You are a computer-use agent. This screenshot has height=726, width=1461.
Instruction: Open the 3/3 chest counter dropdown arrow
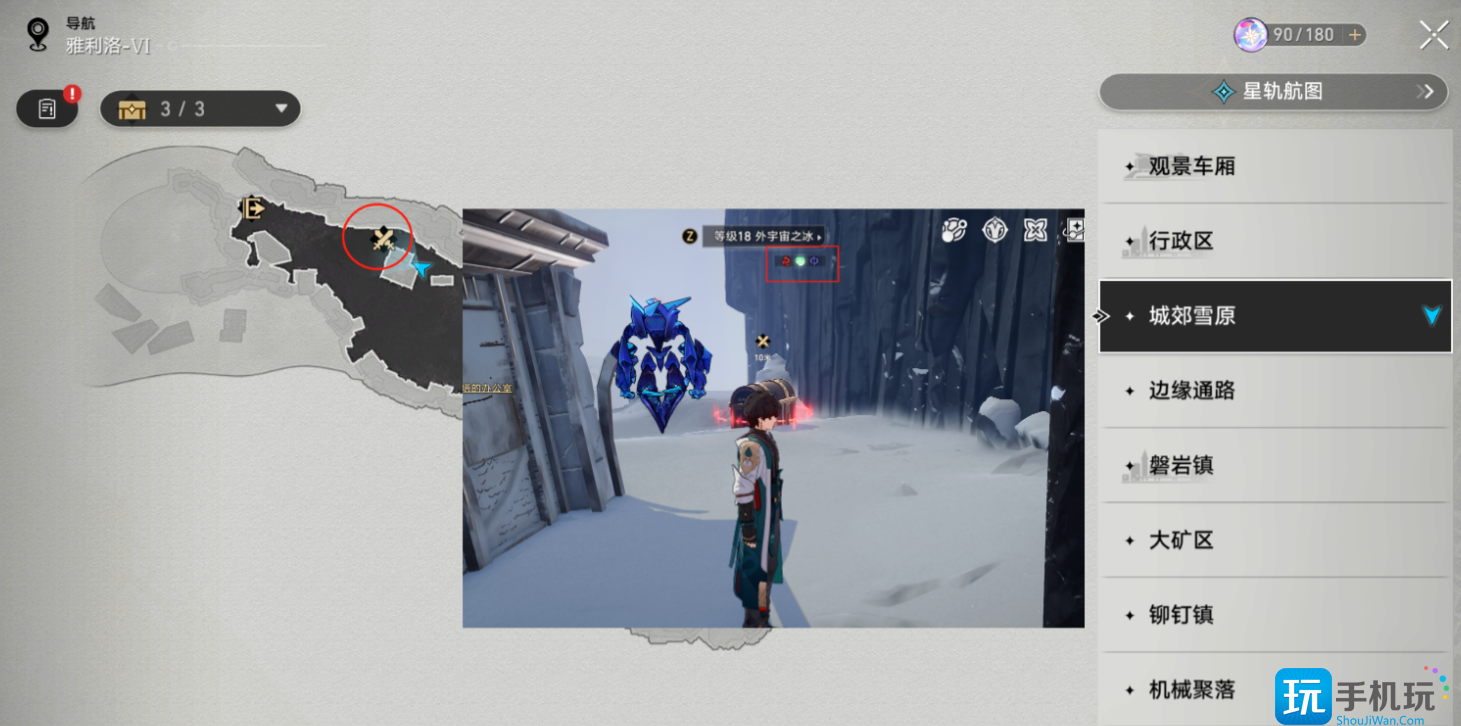281,108
